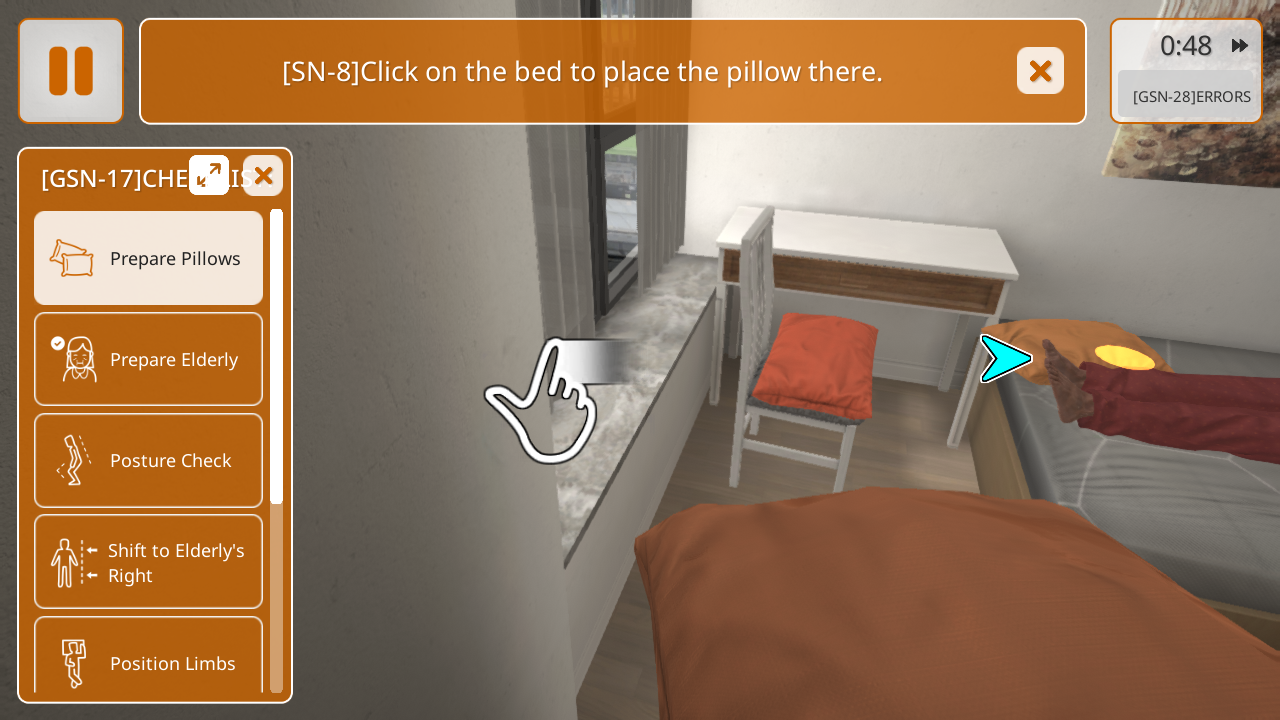
Task: Open Shift to Elderly's Right step
Action: tap(149, 562)
